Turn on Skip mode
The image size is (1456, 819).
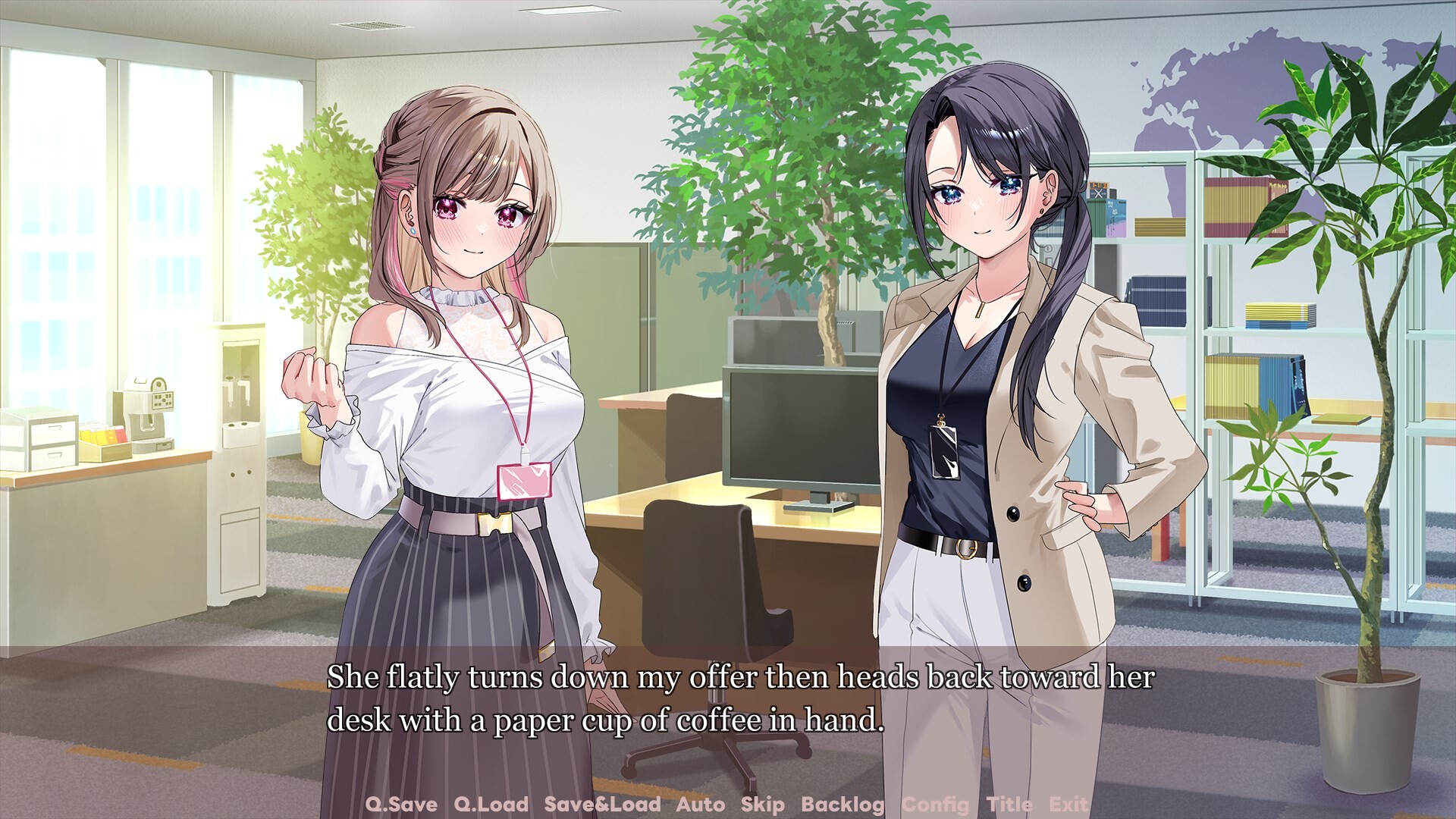point(765,805)
